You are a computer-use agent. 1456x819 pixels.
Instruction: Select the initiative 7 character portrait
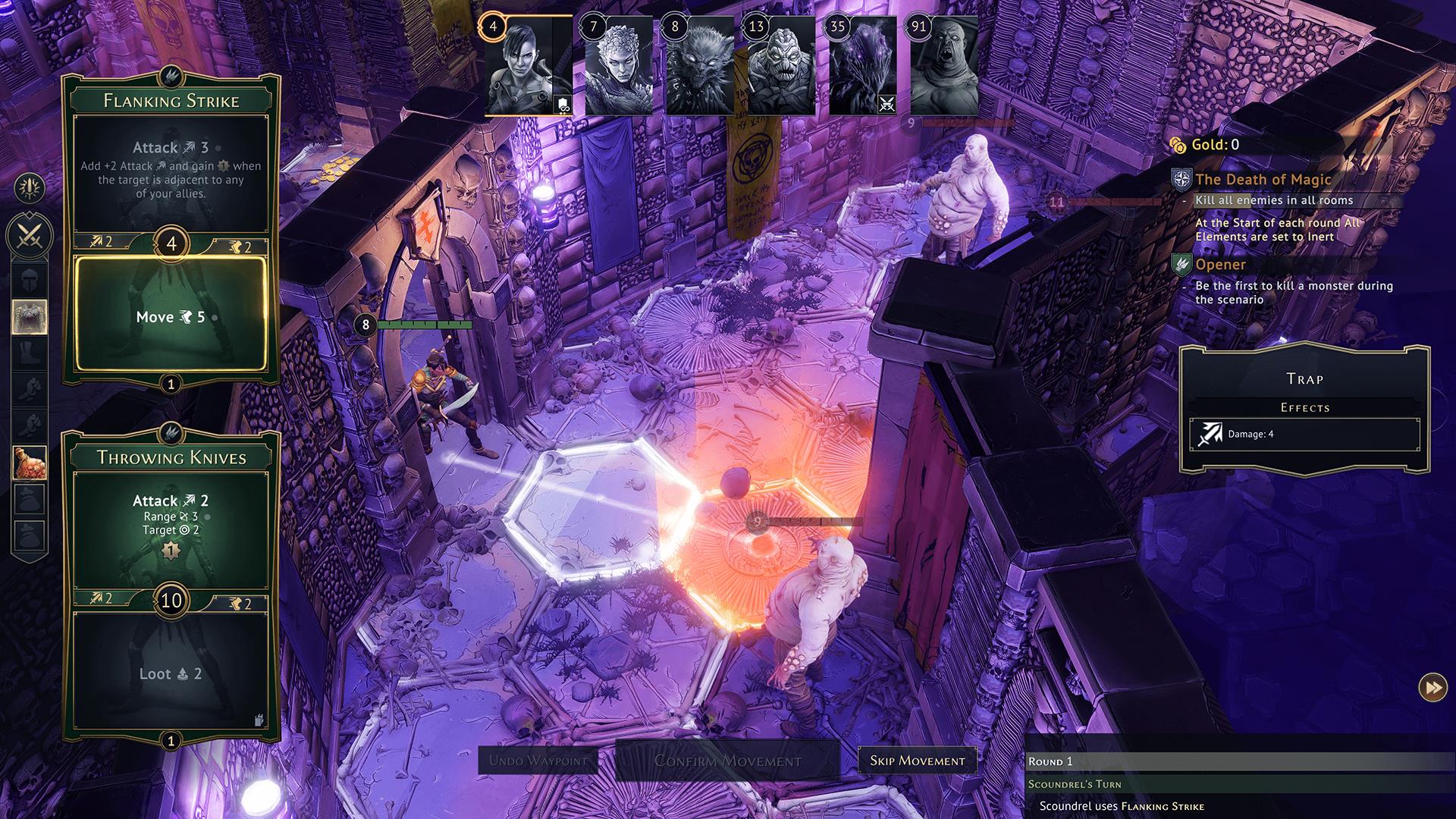coord(618,66)
